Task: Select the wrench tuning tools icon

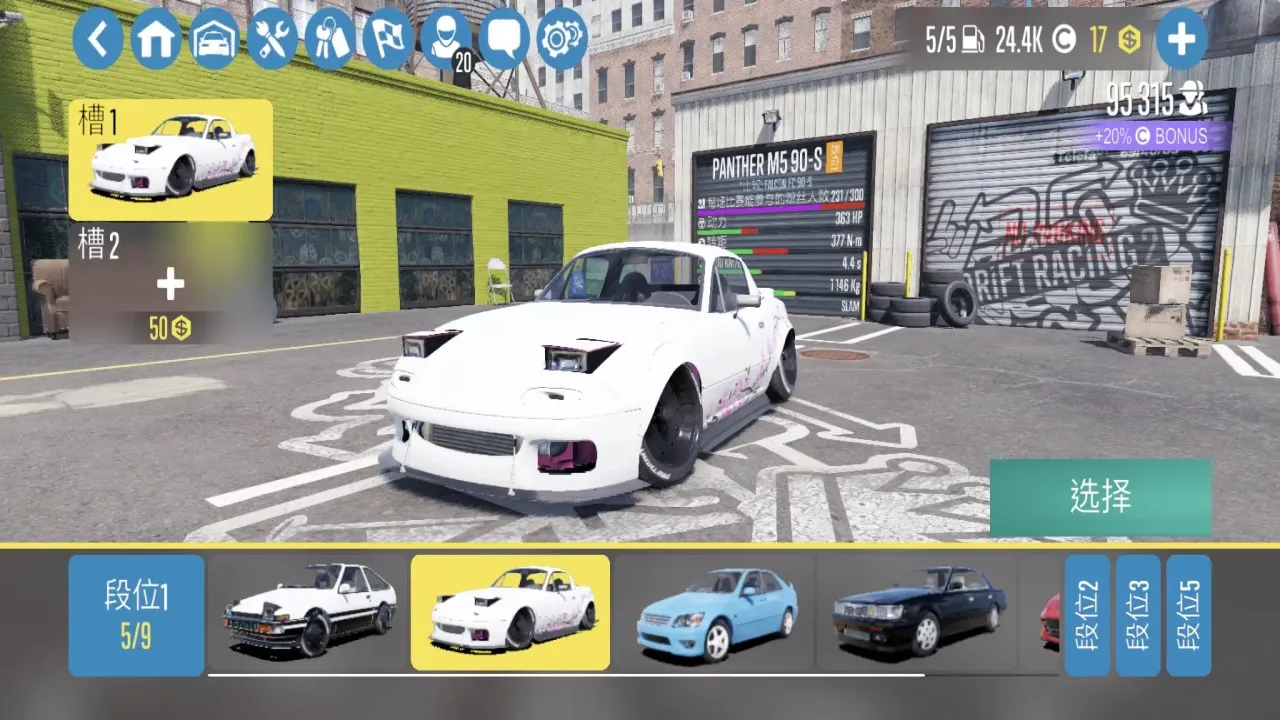Action: point(272,40)
